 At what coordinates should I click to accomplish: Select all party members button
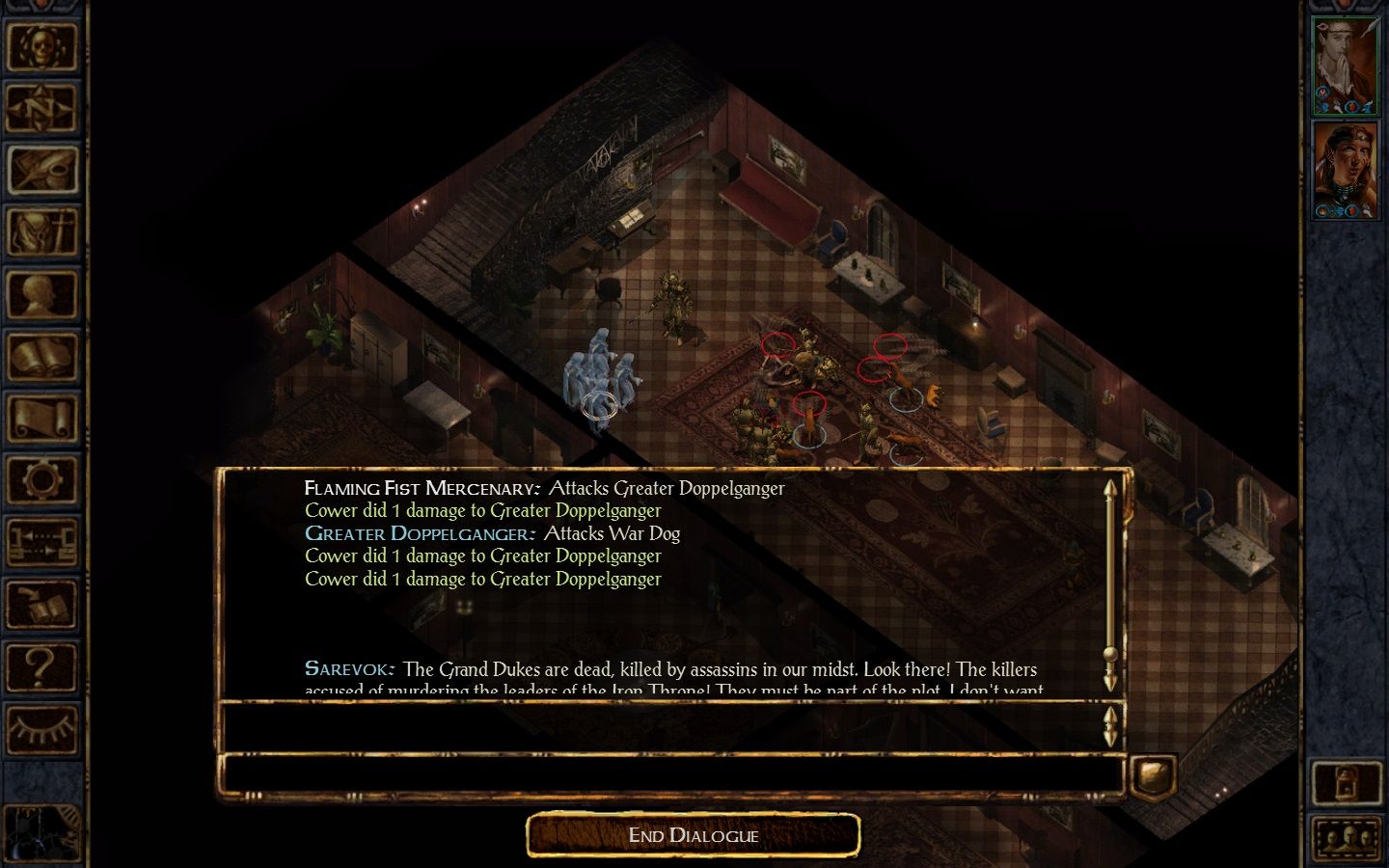point(1346,838)
